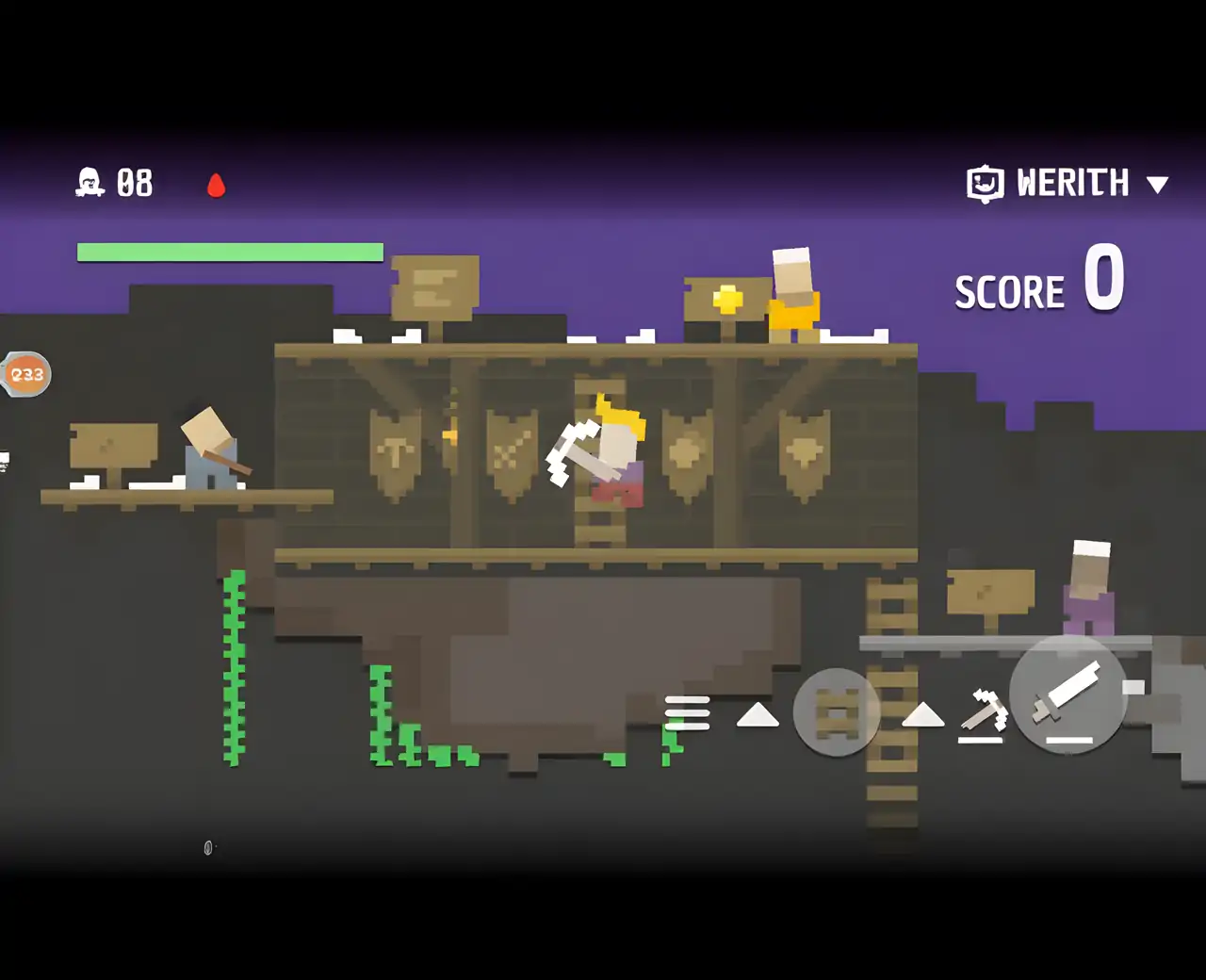
Task: Switch to the pickaxe tool
Action: coord(983,712)
